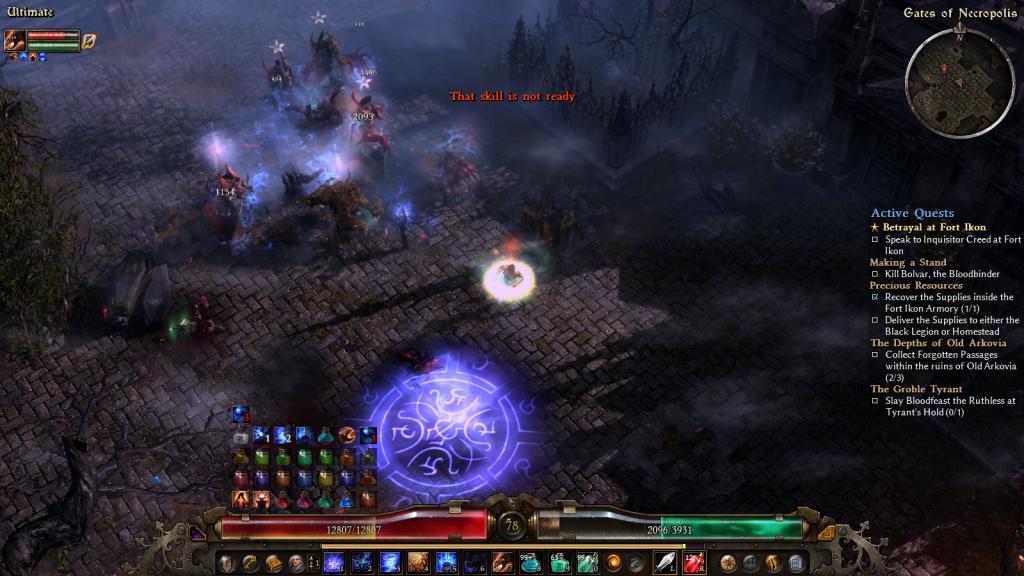Use the orange skill in hotbar slot 4
Viewport: 1024px width, 576px height.
point(418,563)
